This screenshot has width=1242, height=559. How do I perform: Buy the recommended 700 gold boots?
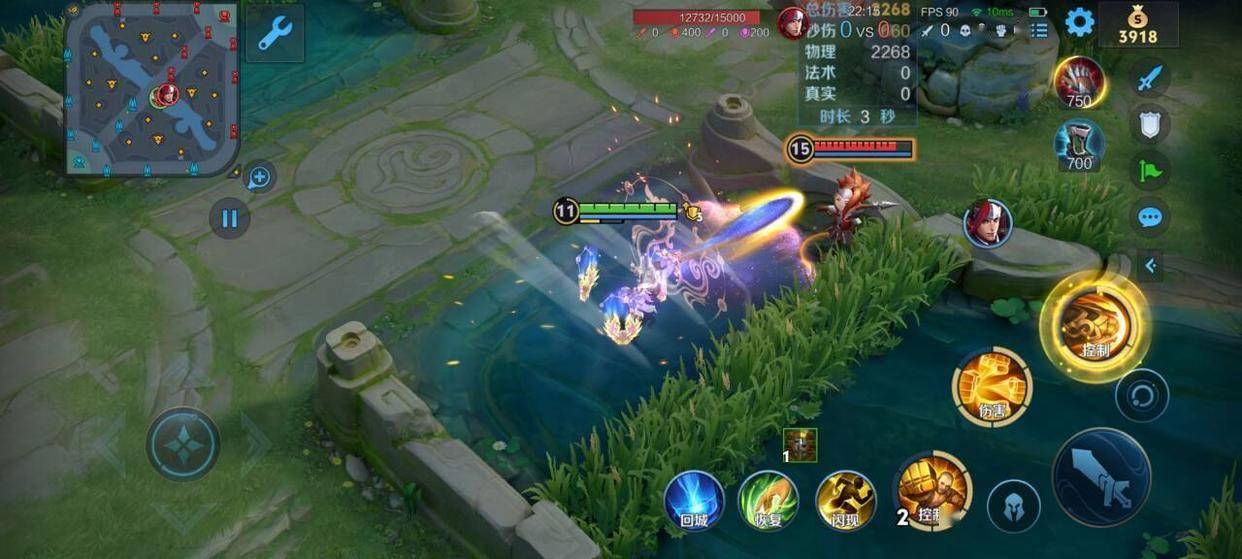click(1079, 145)
